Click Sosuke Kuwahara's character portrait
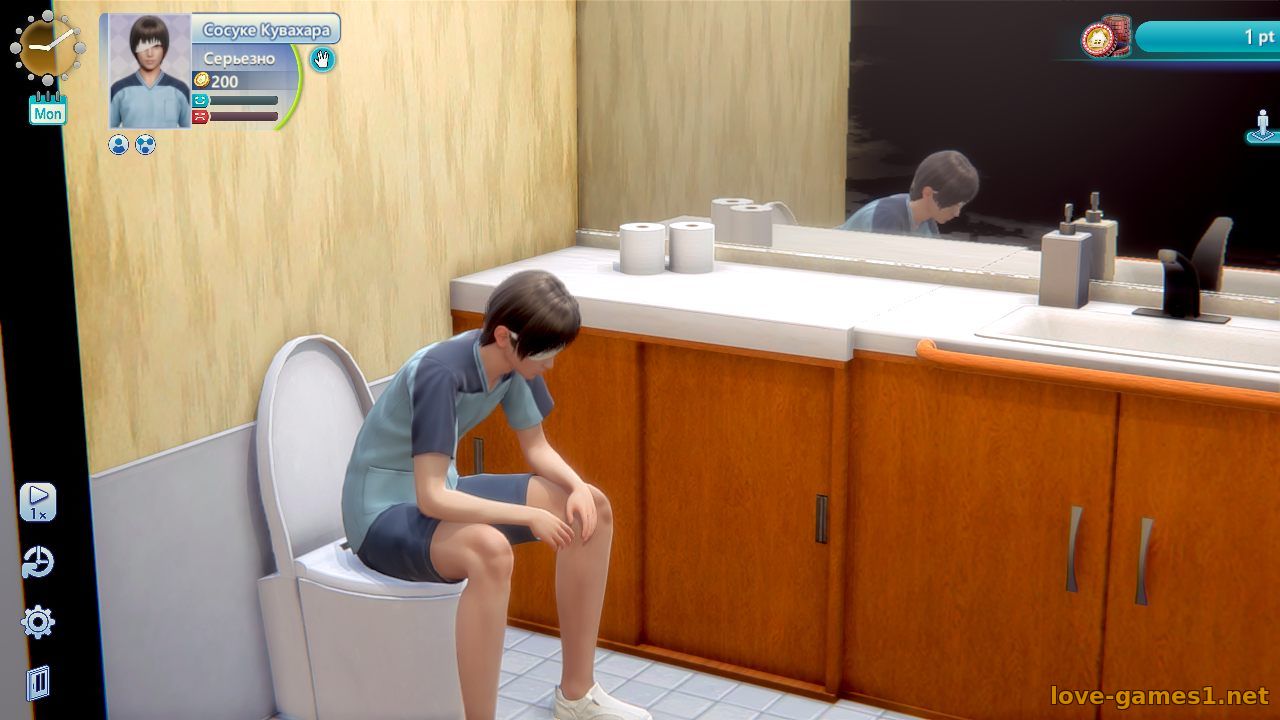The width and height of the screenshot is (1280, 720). (x=150, y=71)
